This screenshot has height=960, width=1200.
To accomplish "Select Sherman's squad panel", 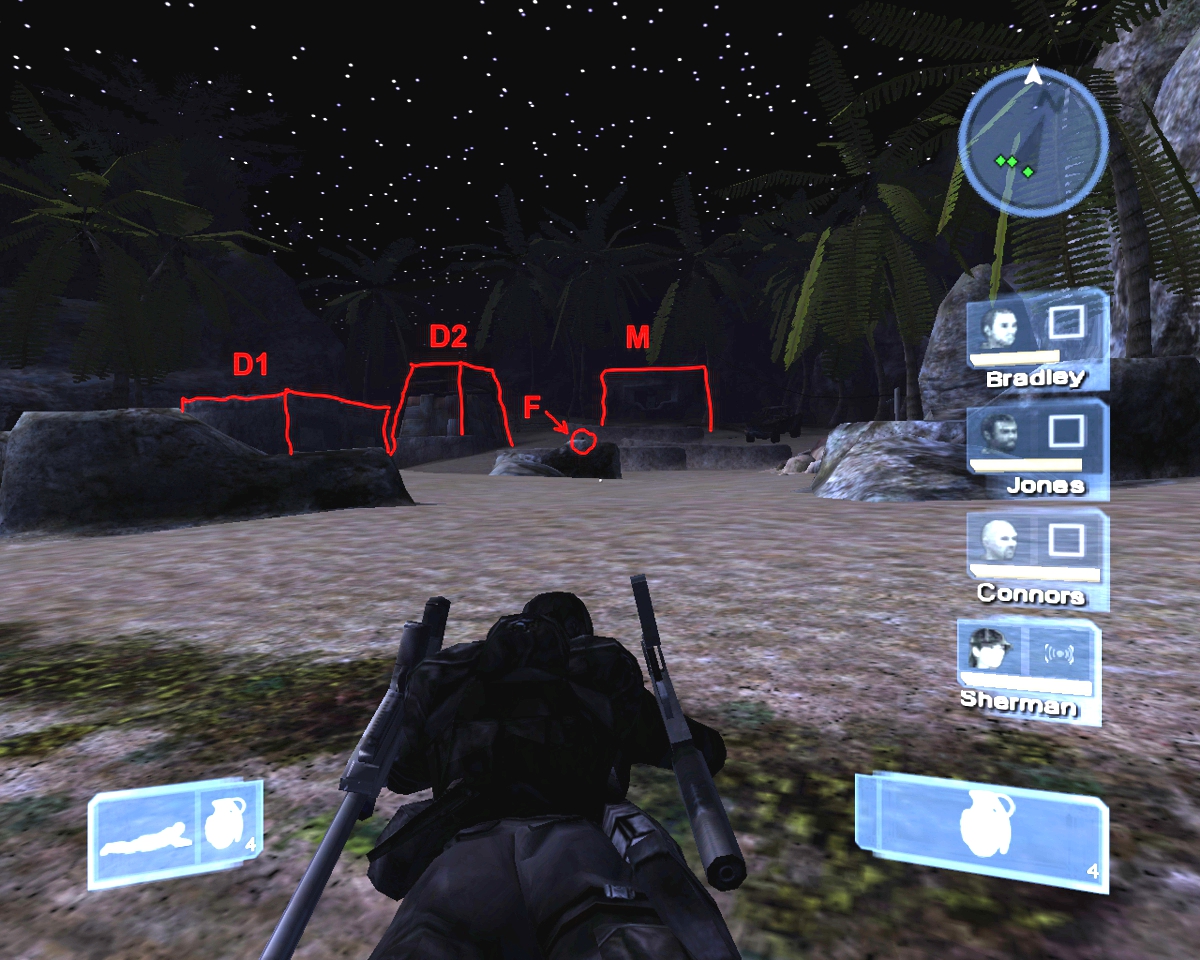I will pyautogui.click(x=1029, y=668).
